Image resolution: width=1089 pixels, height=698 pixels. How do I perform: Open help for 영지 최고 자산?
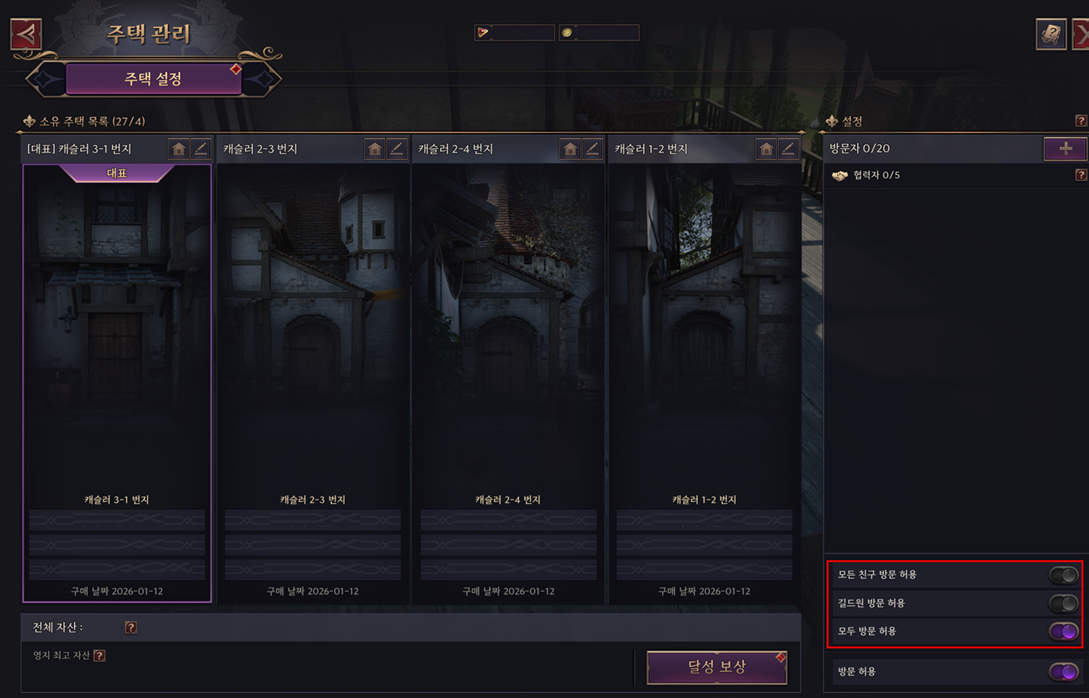[x=99, y=655]
